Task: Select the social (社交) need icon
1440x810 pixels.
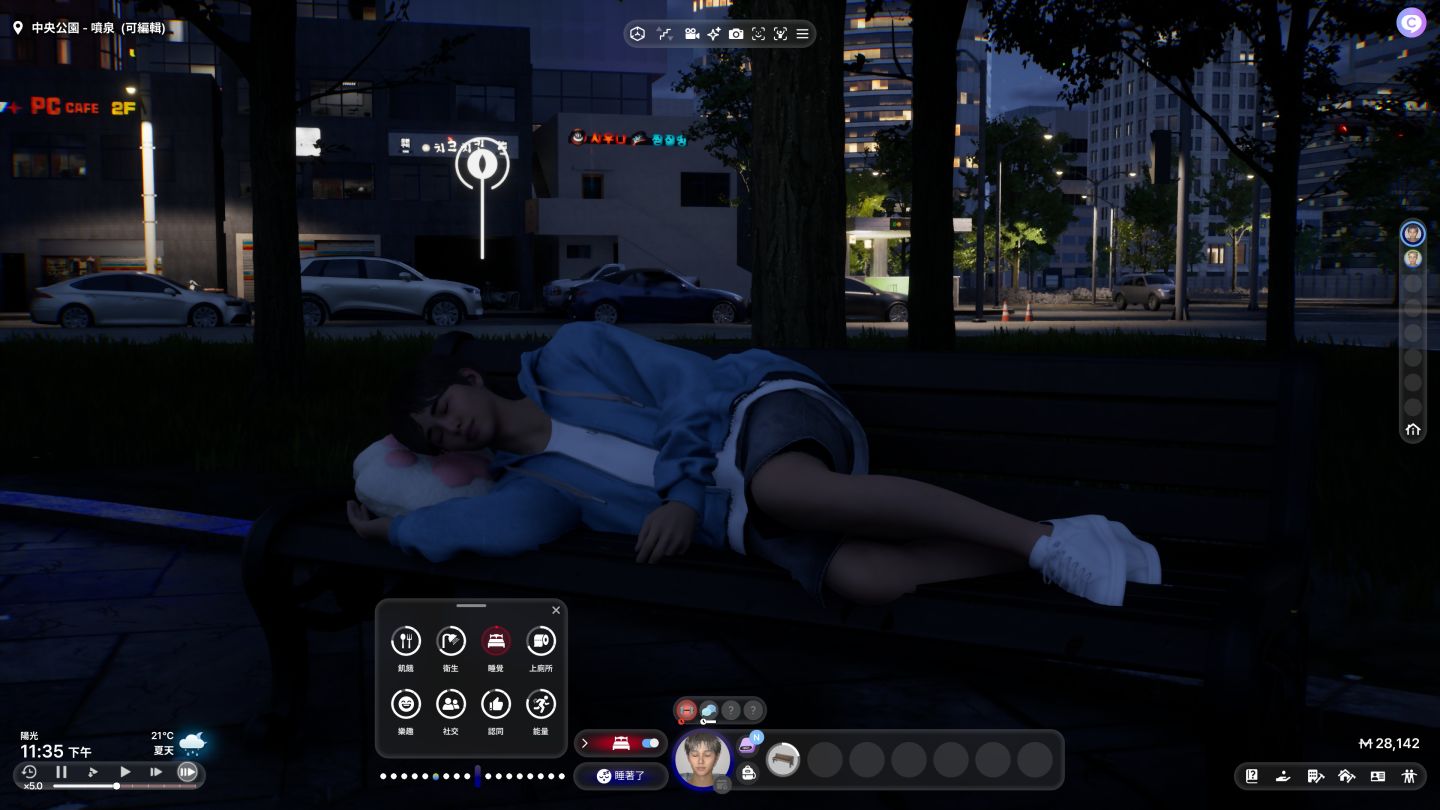Action: point(451,704)
